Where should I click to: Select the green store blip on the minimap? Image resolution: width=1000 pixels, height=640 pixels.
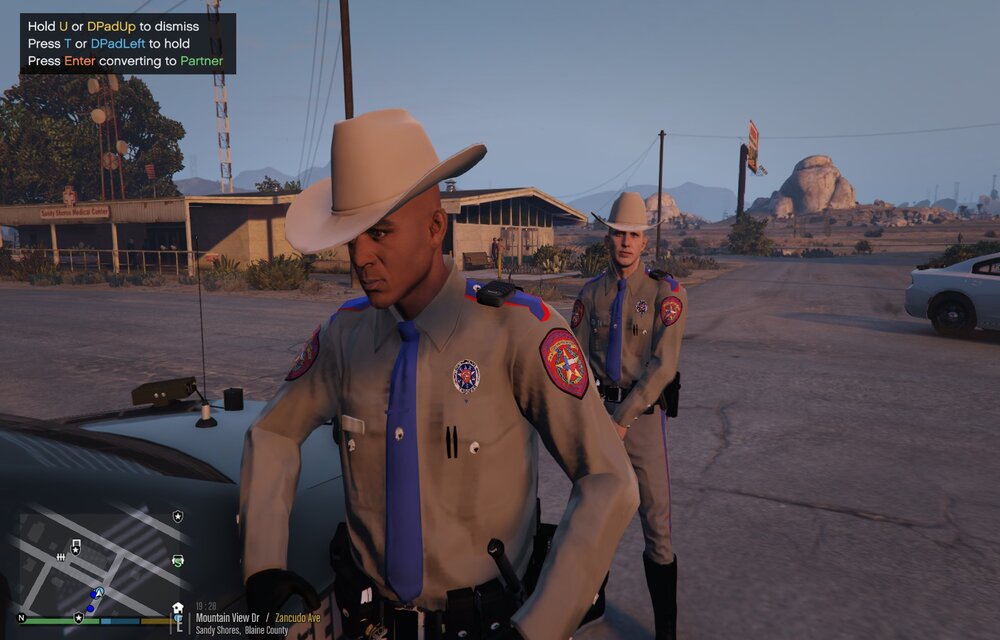(x=178, y=561)
